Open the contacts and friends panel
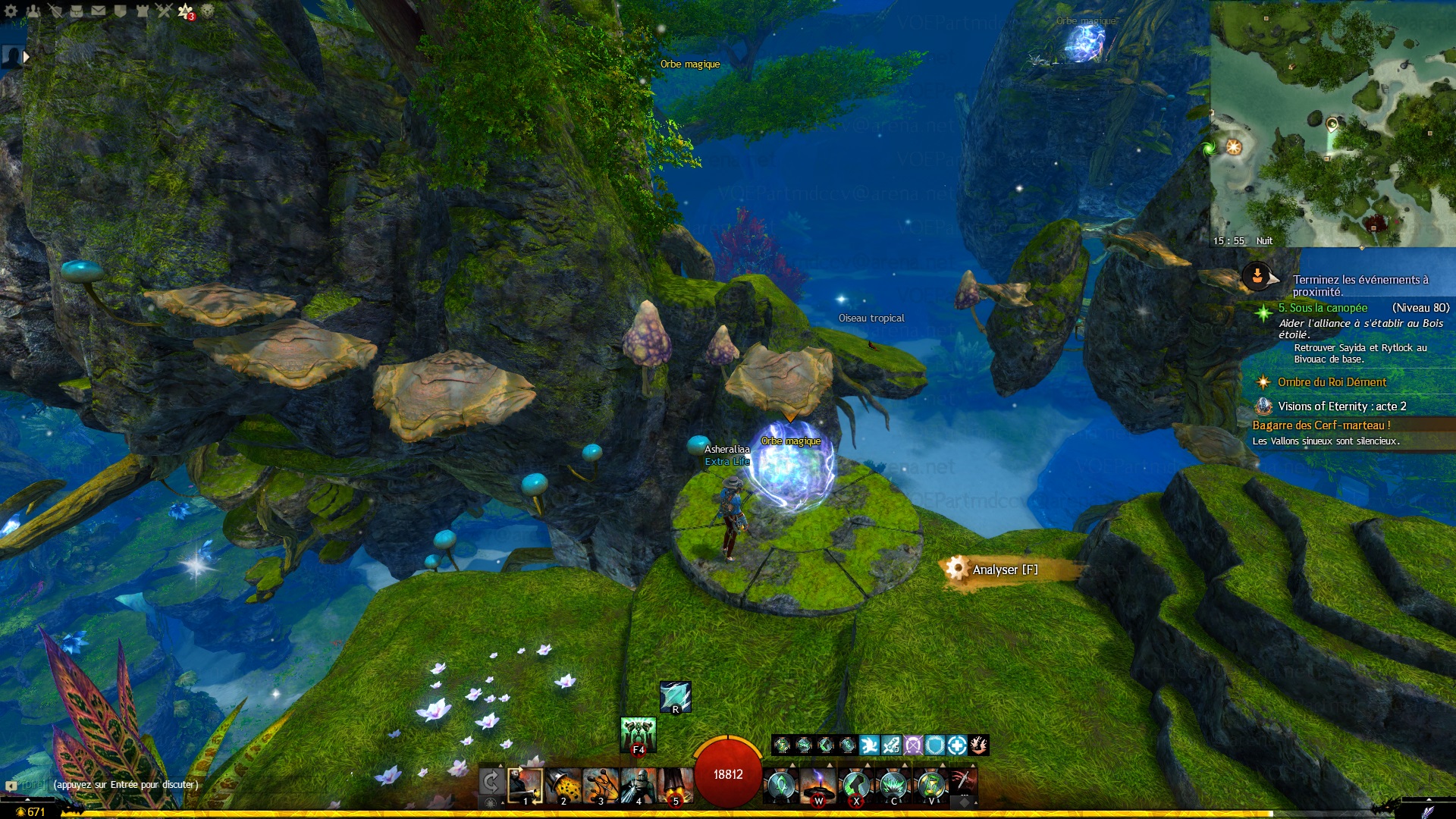 [33, 11]
